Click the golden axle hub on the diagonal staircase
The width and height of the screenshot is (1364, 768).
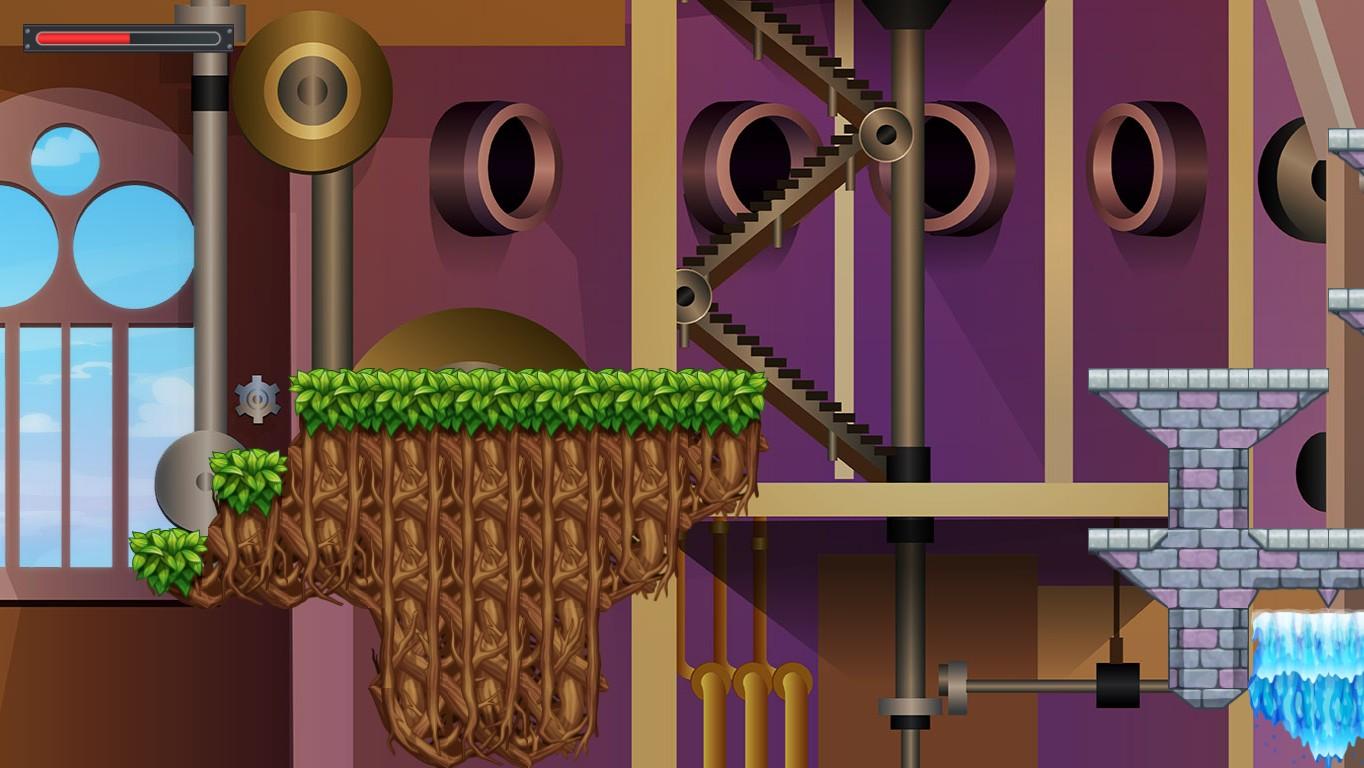coord(884,133)
